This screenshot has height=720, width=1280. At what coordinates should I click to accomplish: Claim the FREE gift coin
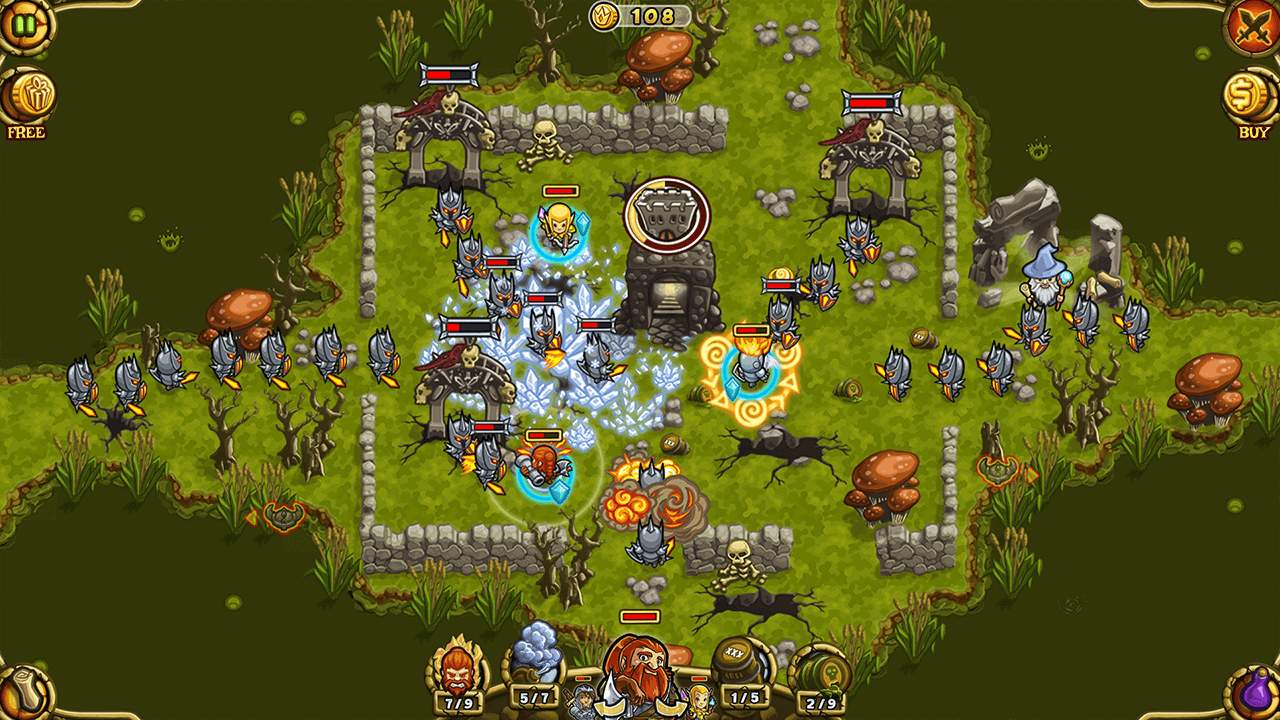point(26,97)
